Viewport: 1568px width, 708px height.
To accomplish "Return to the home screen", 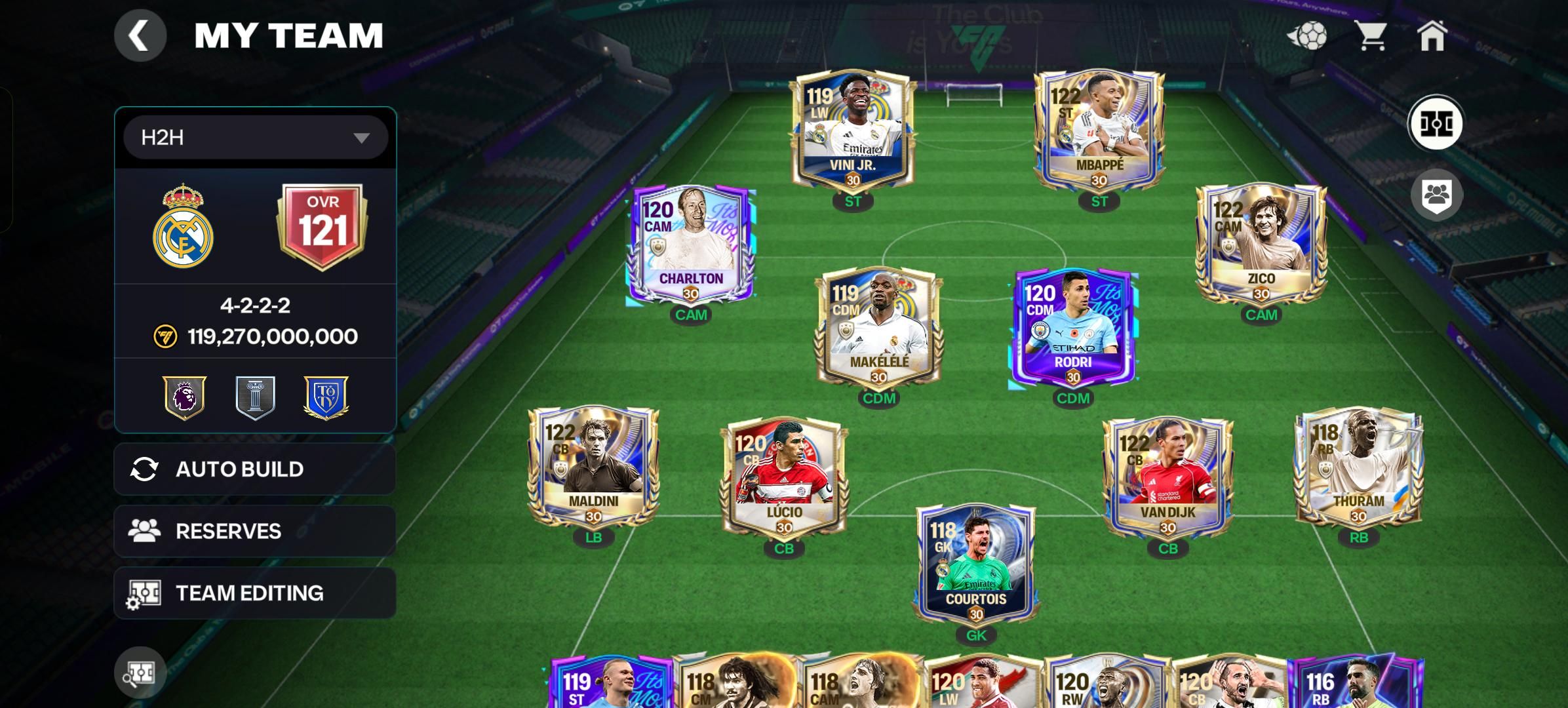I will (x=1432, y=35).
